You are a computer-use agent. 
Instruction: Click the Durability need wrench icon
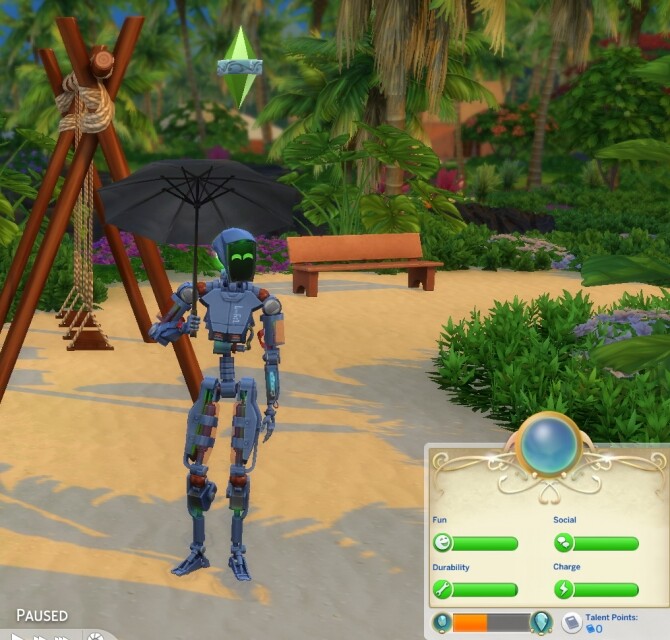click(442, 590)
